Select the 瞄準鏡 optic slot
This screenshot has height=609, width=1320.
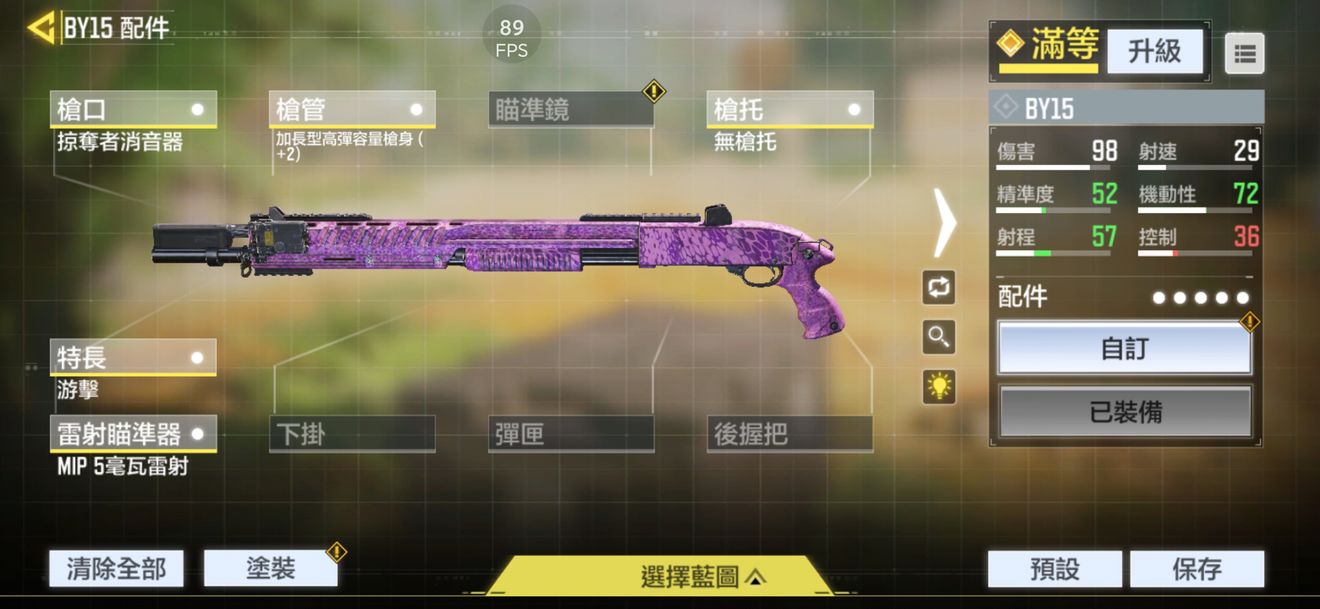tap(570, 110)
